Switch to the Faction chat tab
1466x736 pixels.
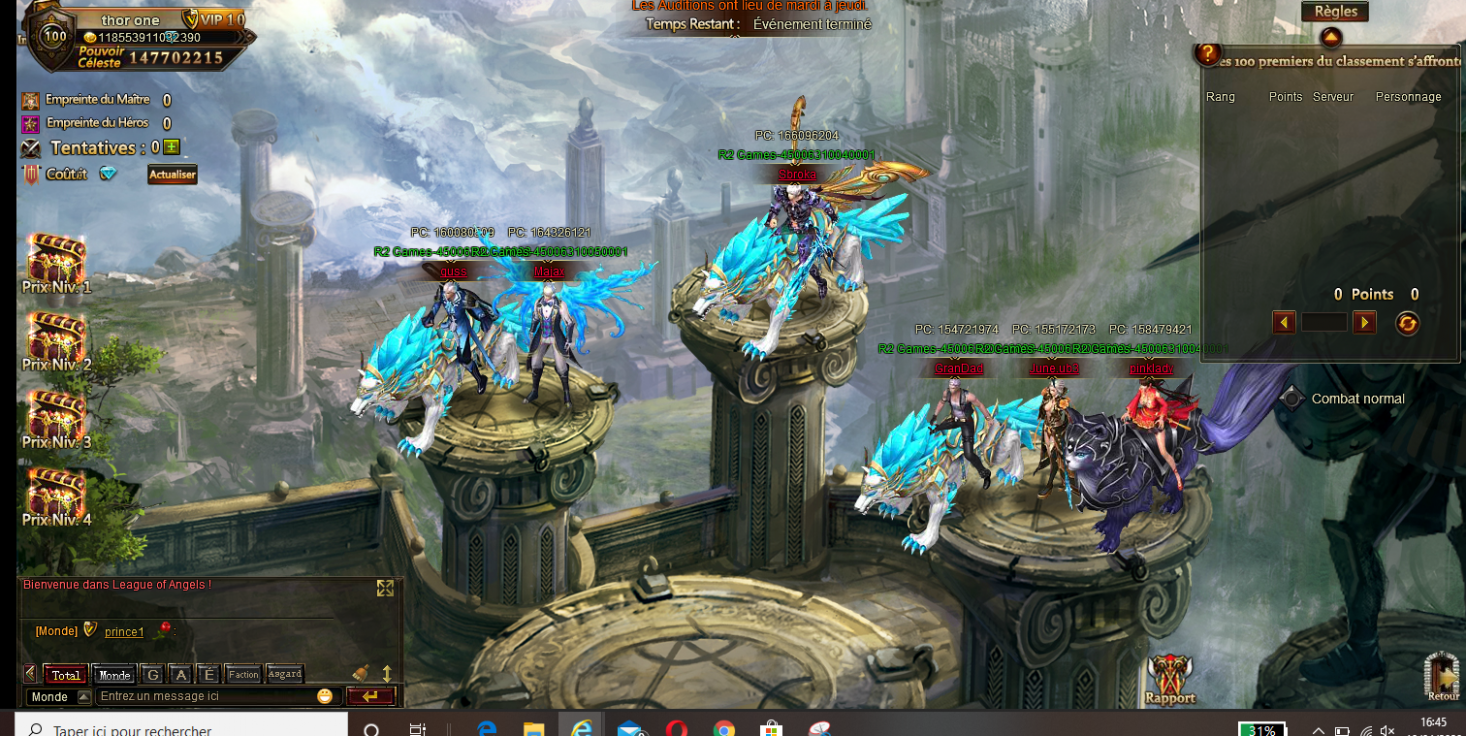click(243, 674)
